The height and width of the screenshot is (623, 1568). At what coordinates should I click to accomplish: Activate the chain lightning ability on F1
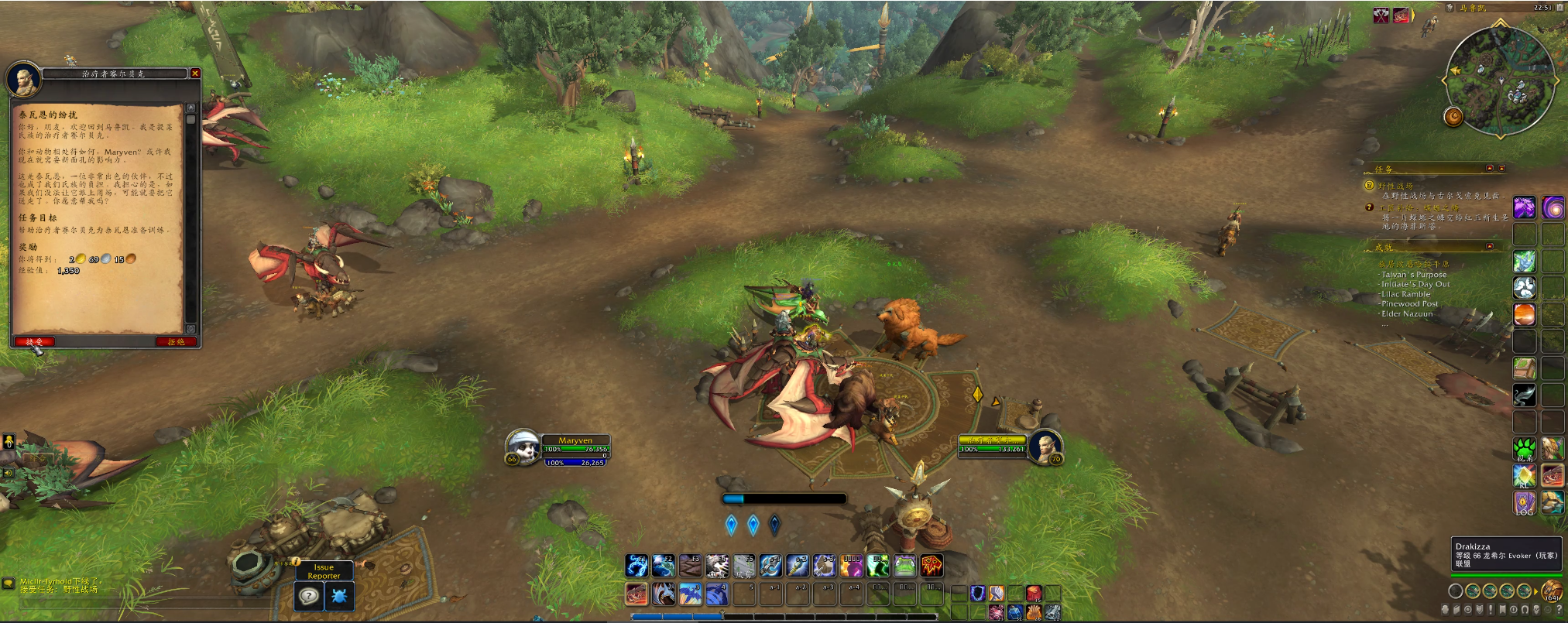[636, 566]
